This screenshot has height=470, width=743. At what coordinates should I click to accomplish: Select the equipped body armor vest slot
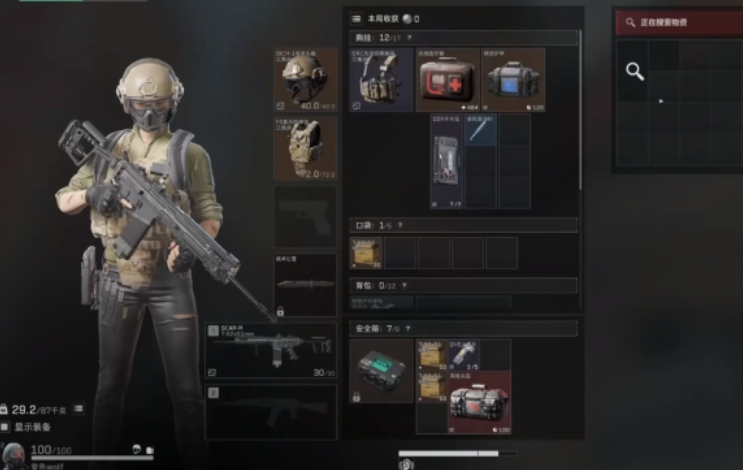305,148
